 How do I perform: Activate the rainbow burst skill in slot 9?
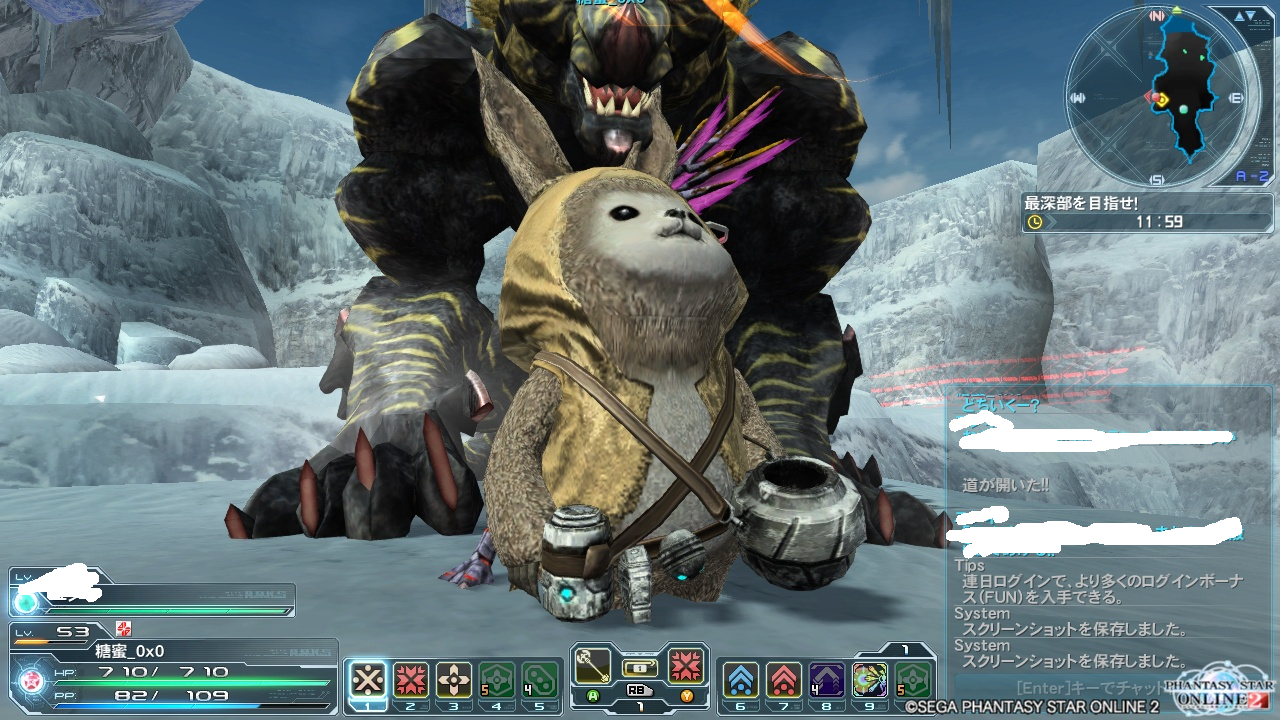869,680
